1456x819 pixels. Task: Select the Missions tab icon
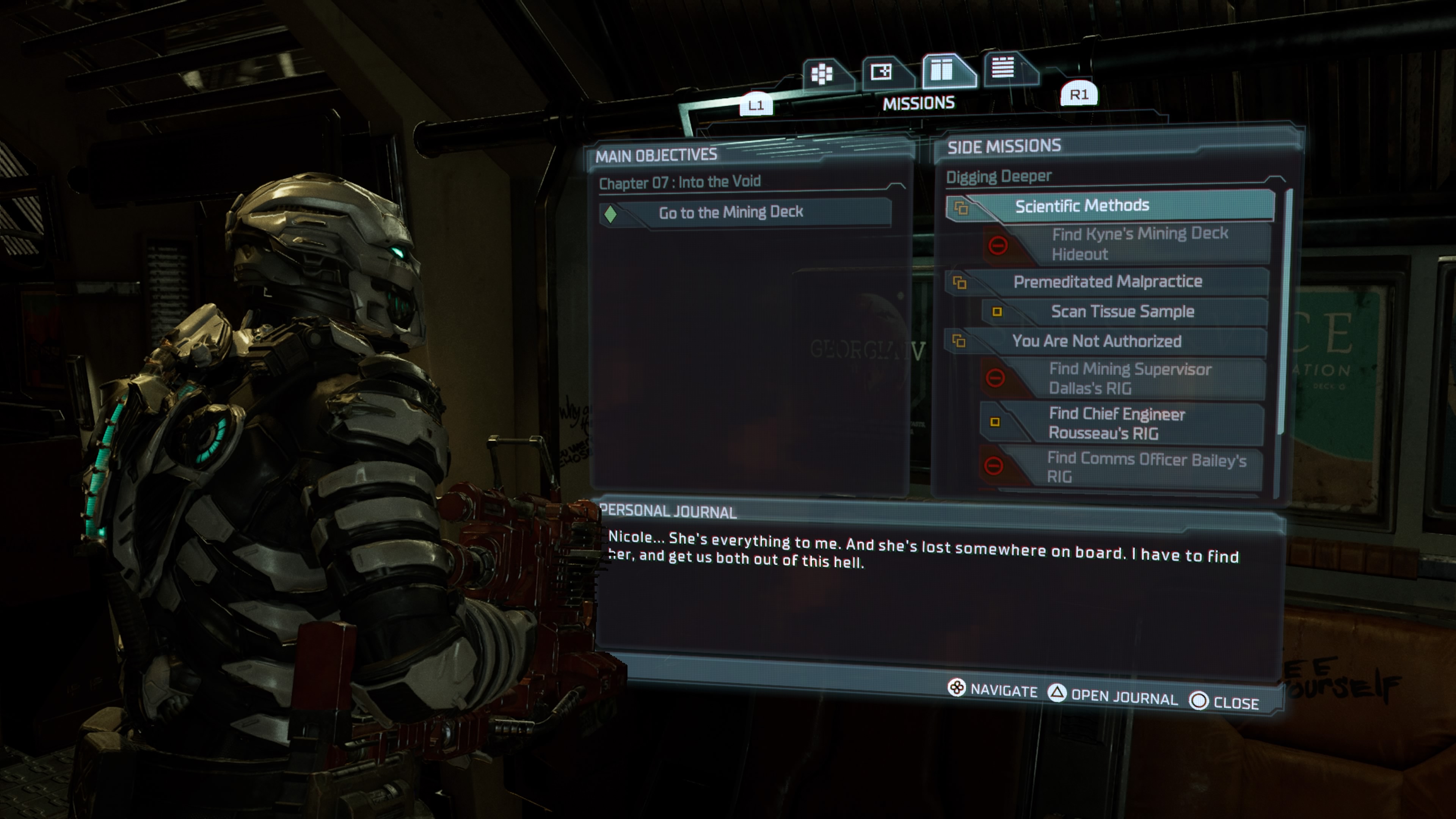[943, 70]
